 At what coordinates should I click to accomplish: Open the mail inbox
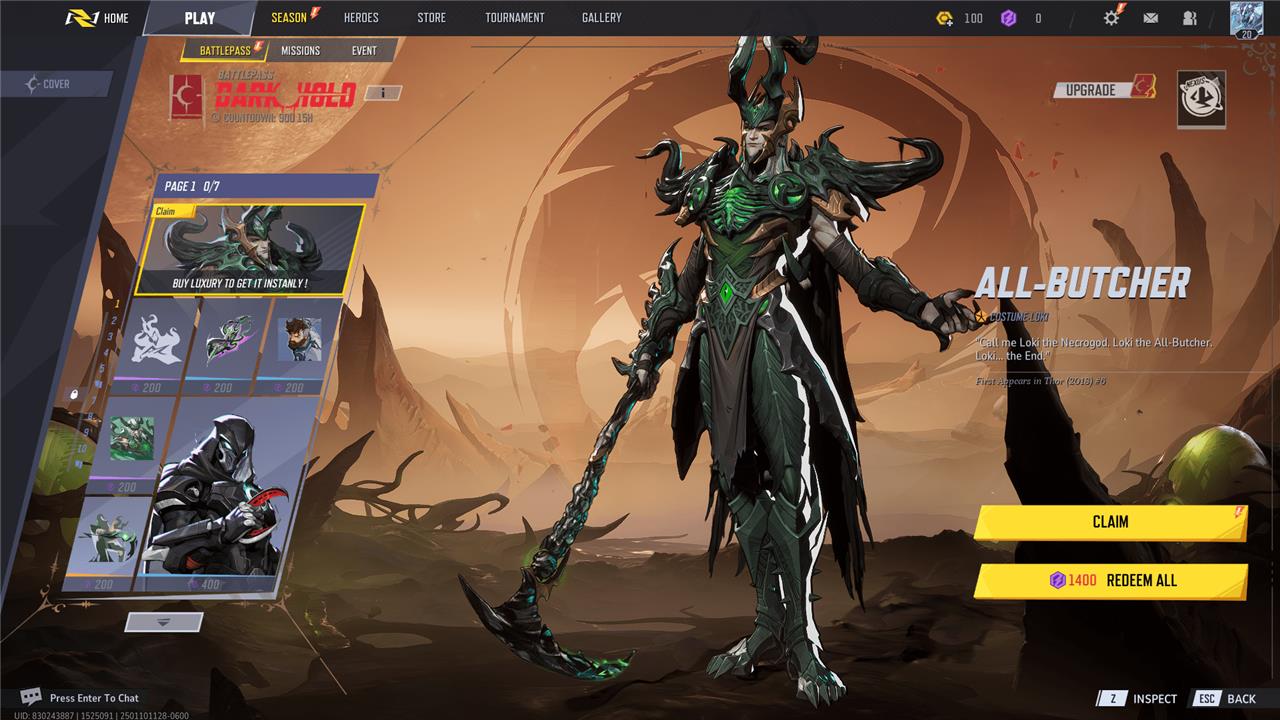coord(1151,18)
